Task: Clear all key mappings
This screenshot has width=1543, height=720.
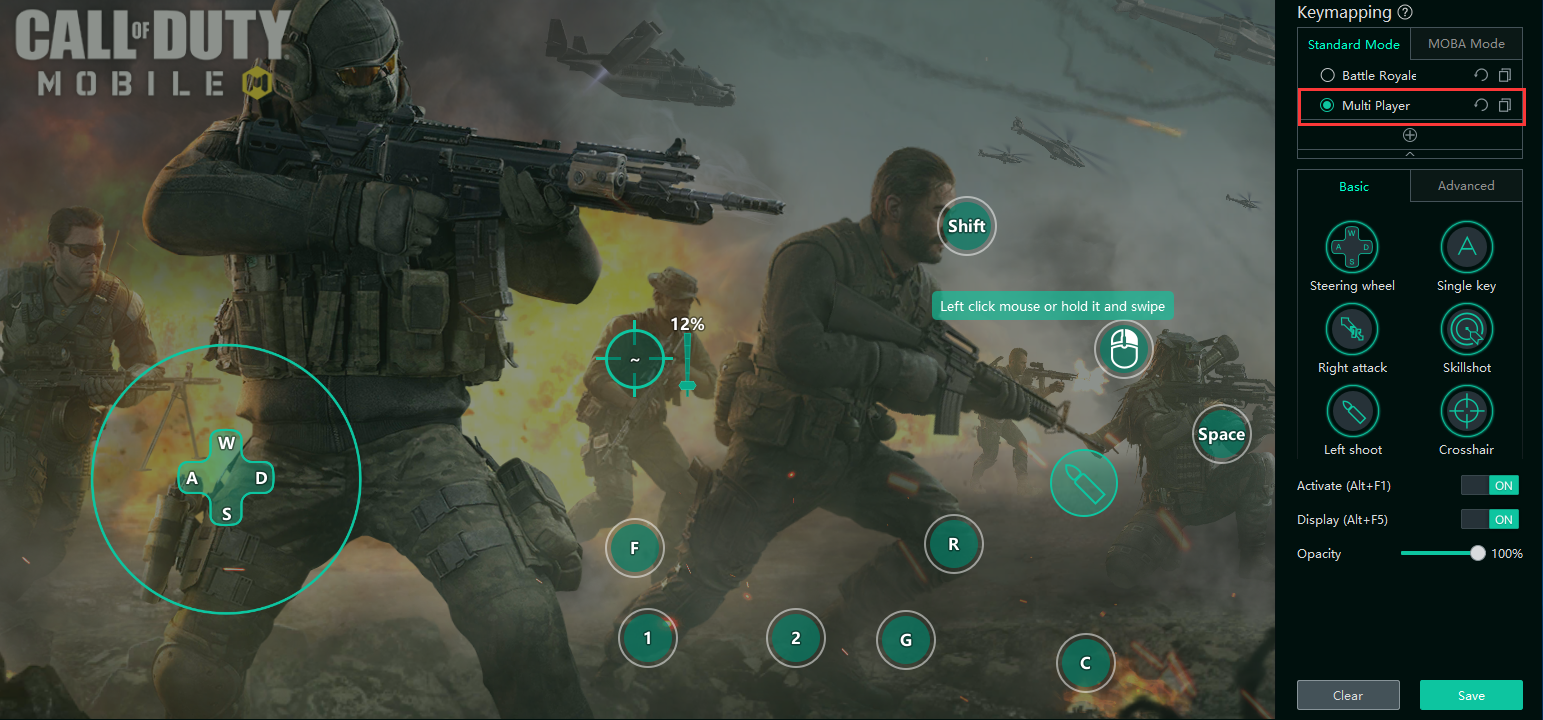Action: [1347, 695]
